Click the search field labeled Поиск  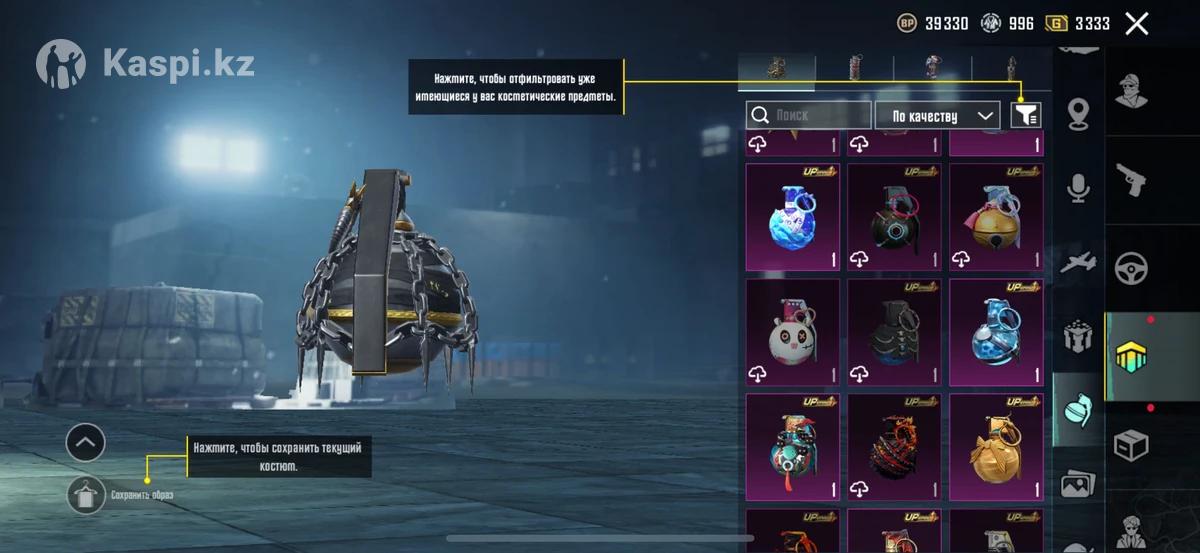(808, 115)
